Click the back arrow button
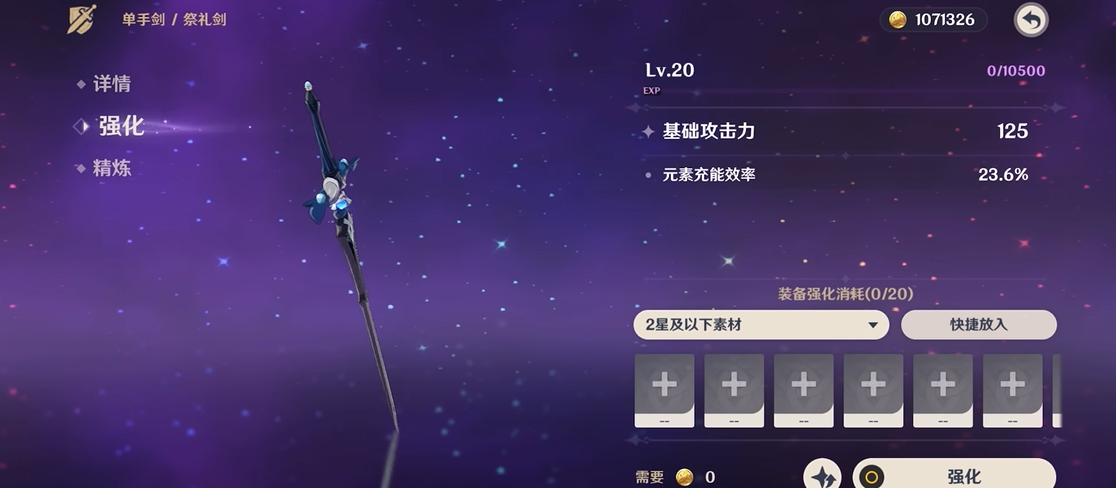The image size is (1116, 488). 1030,19
